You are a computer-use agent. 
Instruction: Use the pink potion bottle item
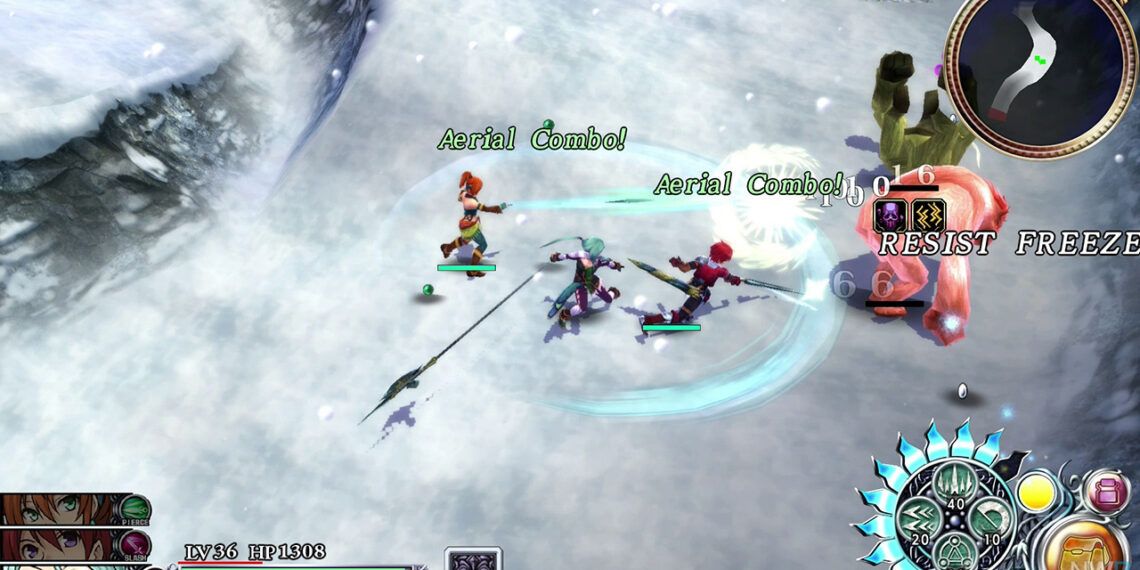[1106, 492]
